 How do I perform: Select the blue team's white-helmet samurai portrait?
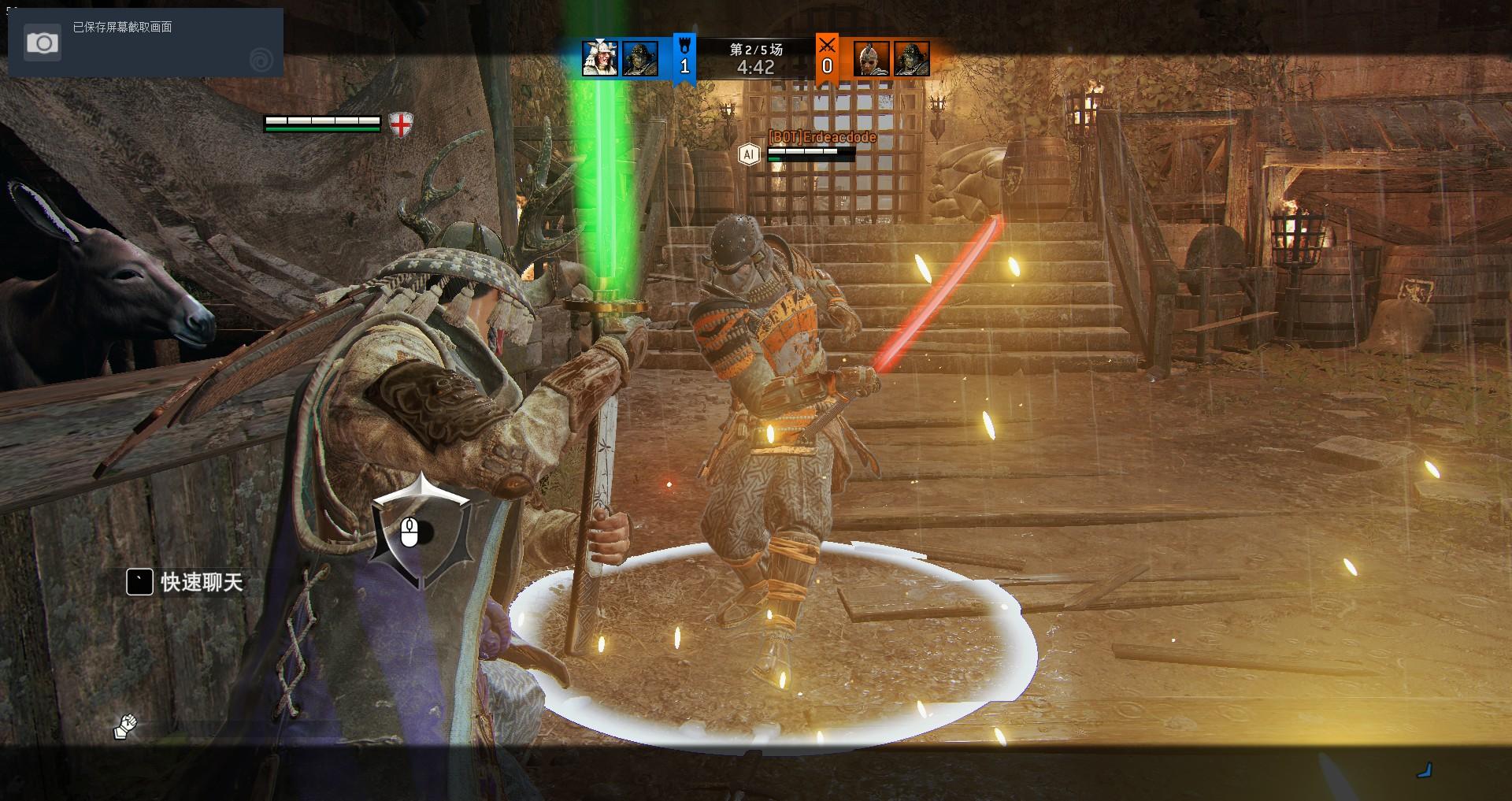(x=600, y=58)
